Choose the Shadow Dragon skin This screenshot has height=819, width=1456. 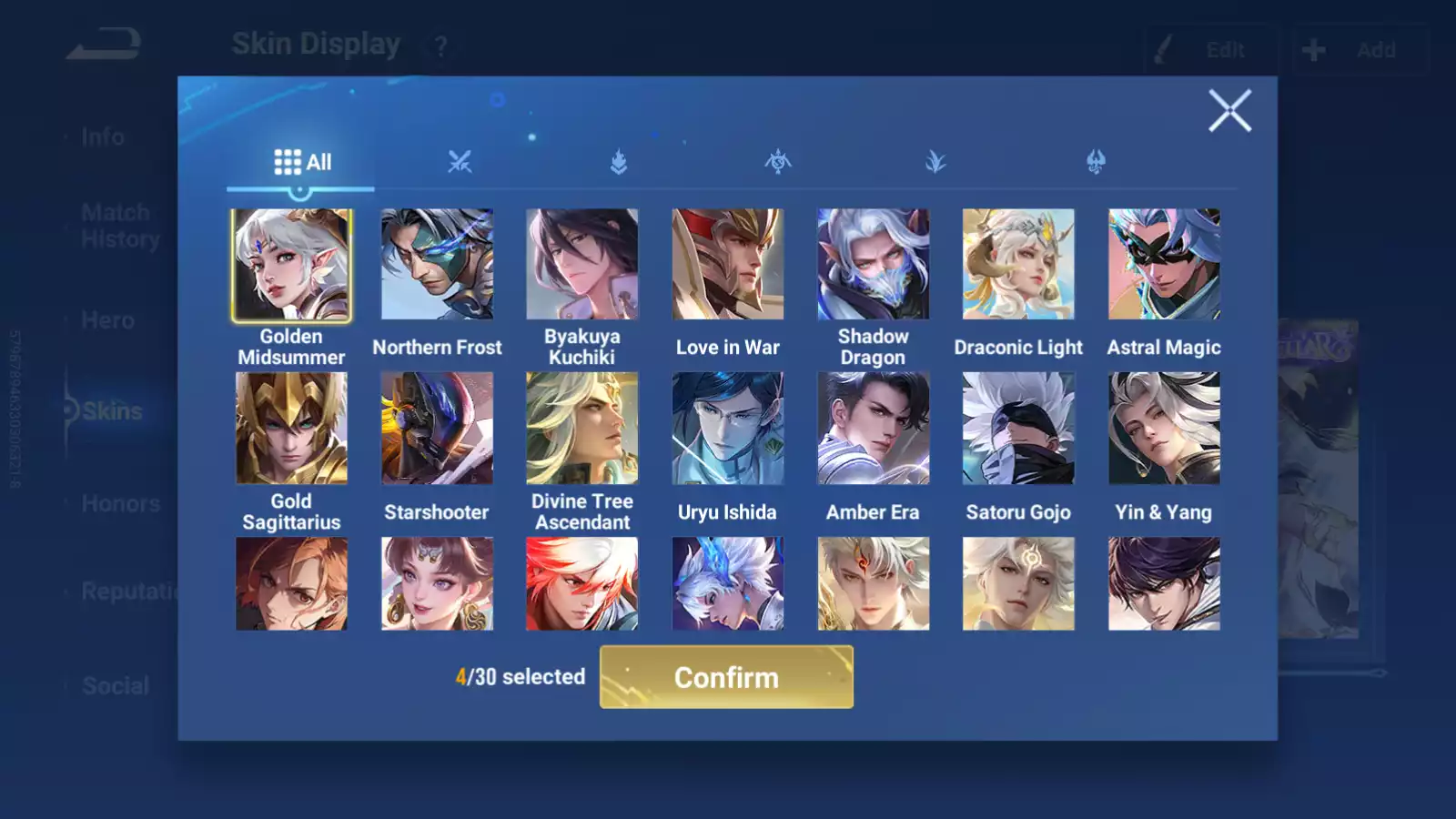tap(873, 265)
